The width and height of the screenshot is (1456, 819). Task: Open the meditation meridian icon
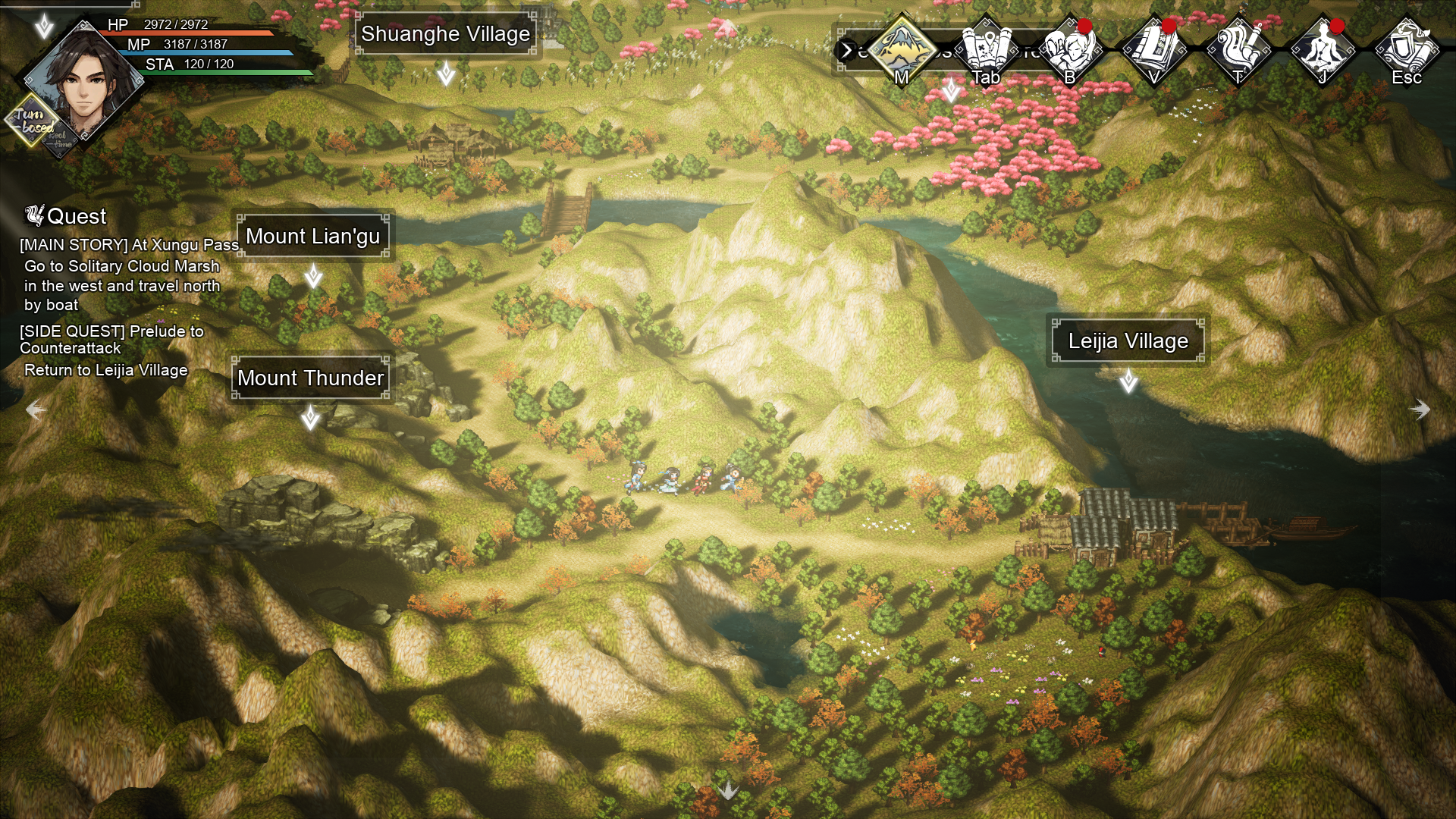tap(1323, 49)
